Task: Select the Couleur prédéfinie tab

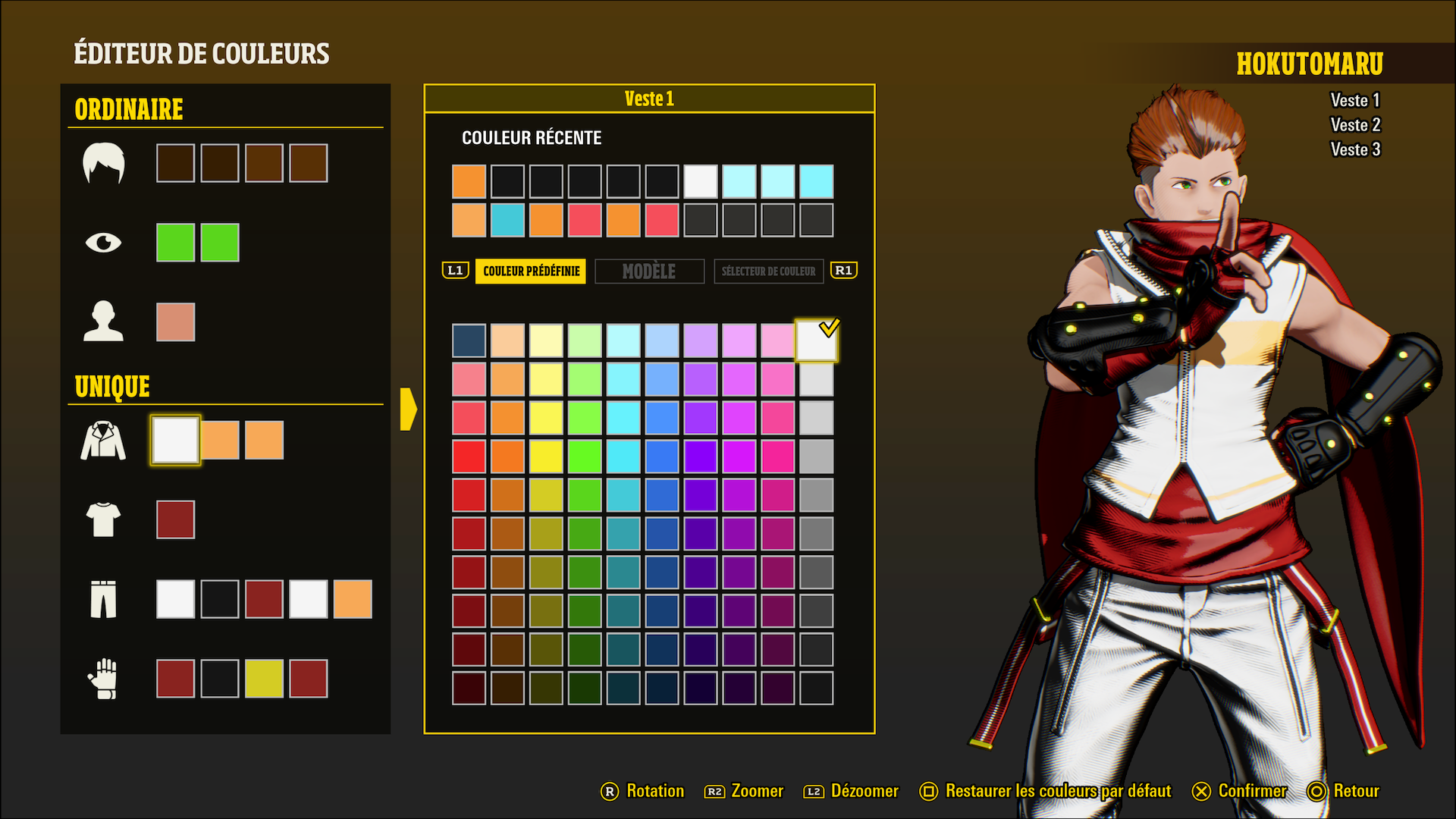Action: (x=531, y=271)
